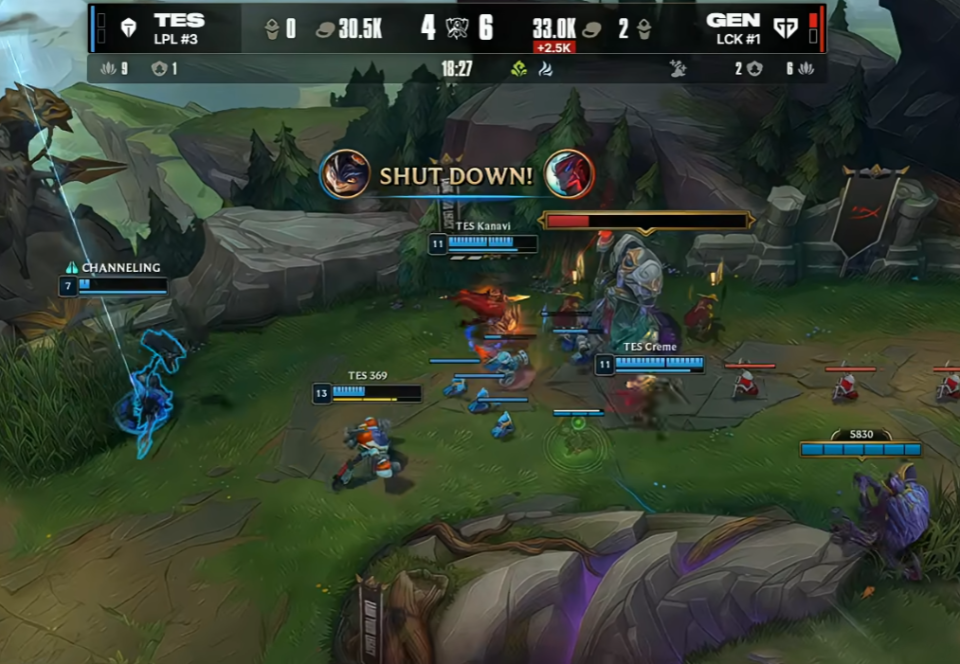Click the green dragon icon beside the timer
960x664 pixels.
(x=519, y=69)
